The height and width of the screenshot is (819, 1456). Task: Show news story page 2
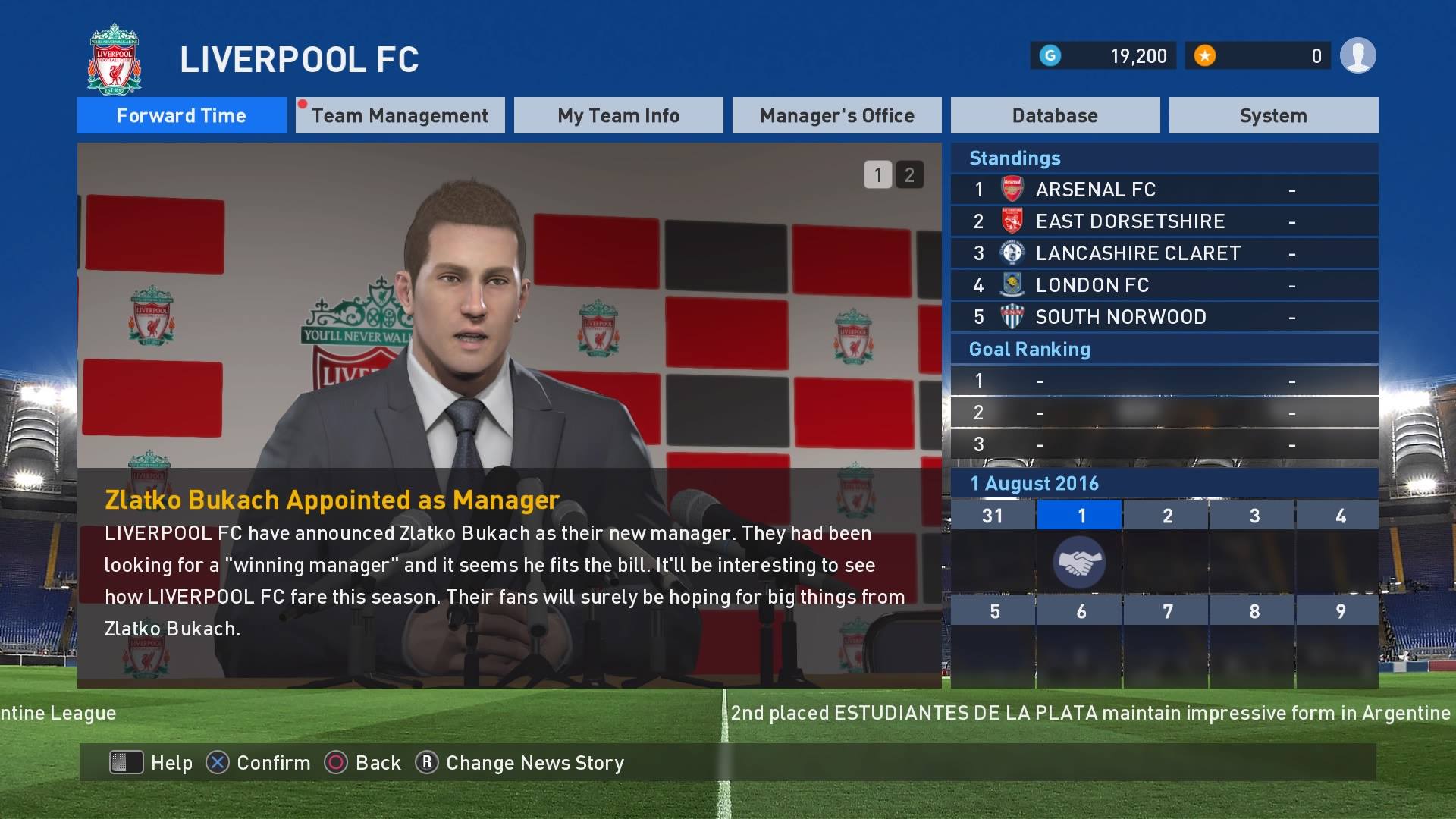coord(909,175)
